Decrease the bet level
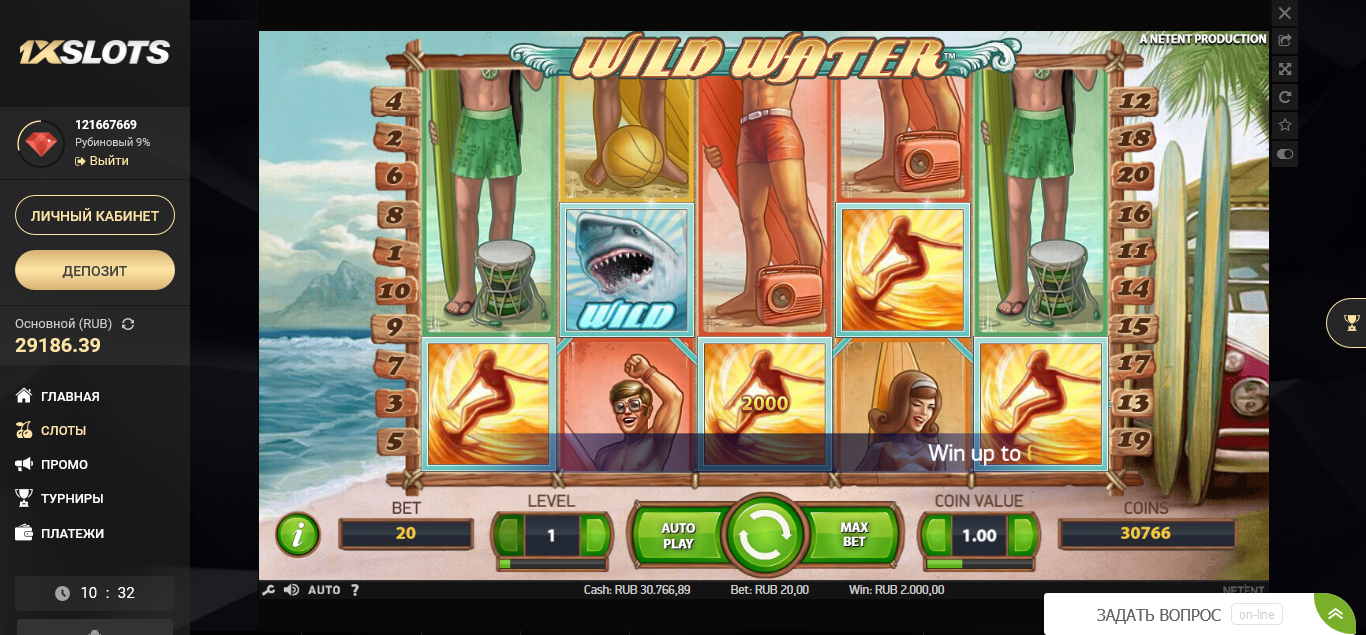Screen dimensions: 1366x635 [510, 536]
